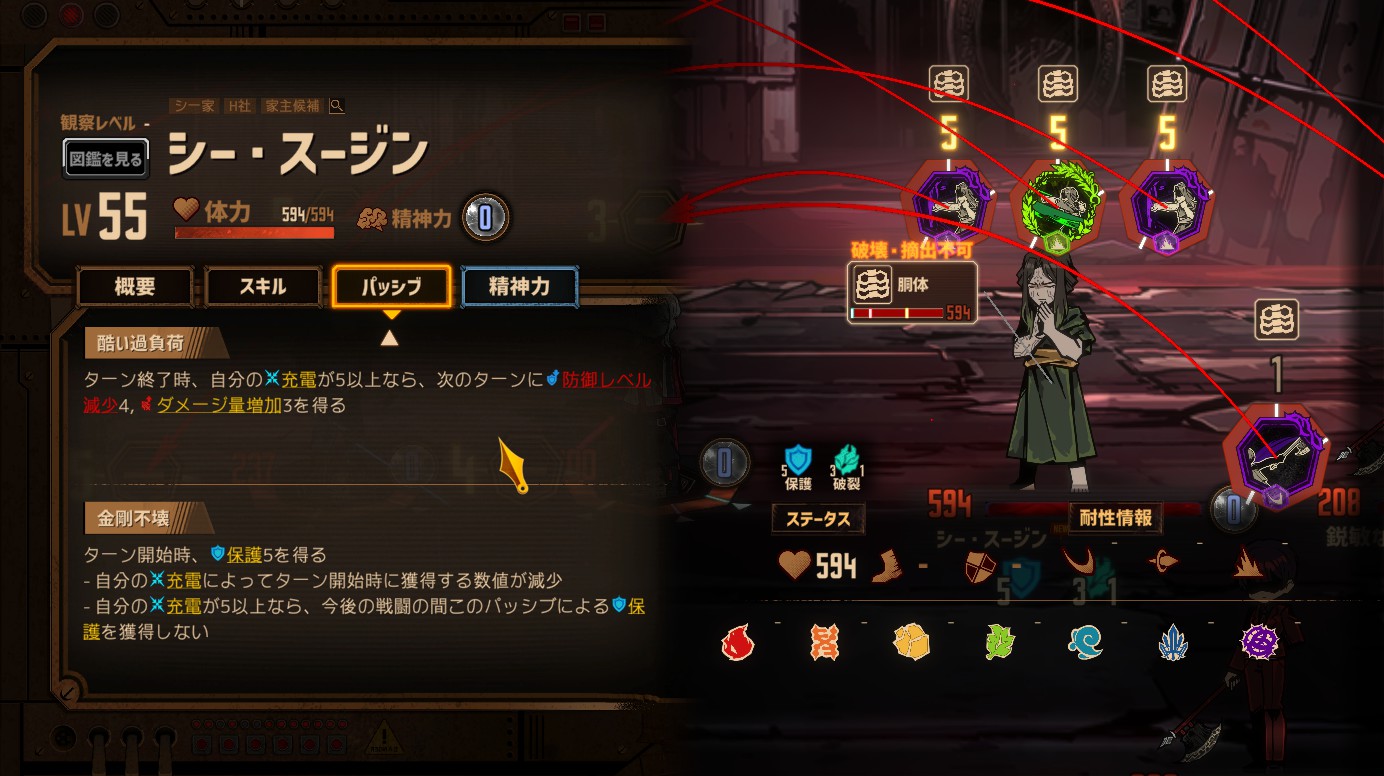Open the 精神力 sanity tab
The image size is (1384, 776).
tap(519, 287)
